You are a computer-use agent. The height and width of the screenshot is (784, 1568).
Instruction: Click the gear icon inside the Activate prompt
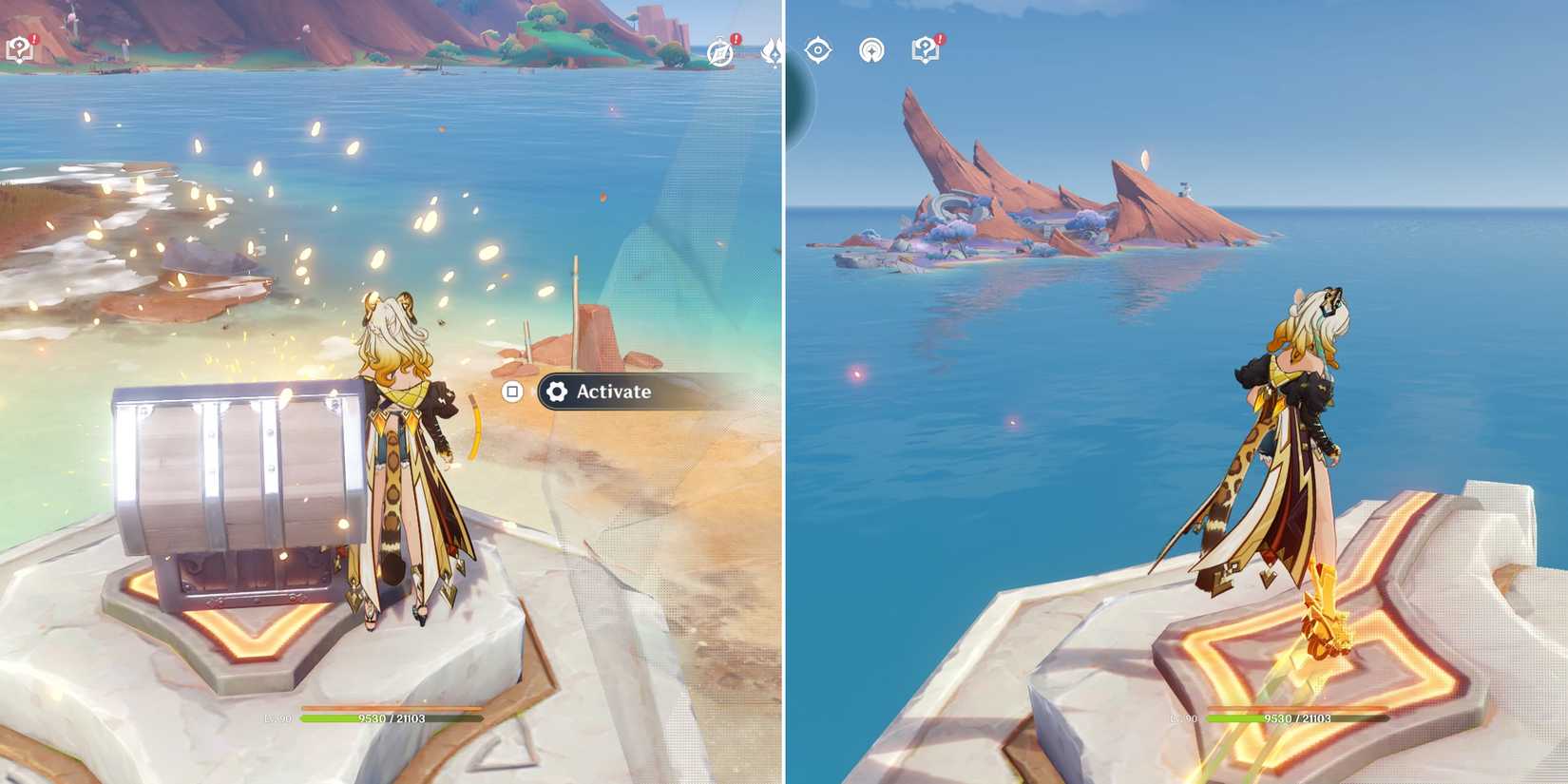point(556,392)
